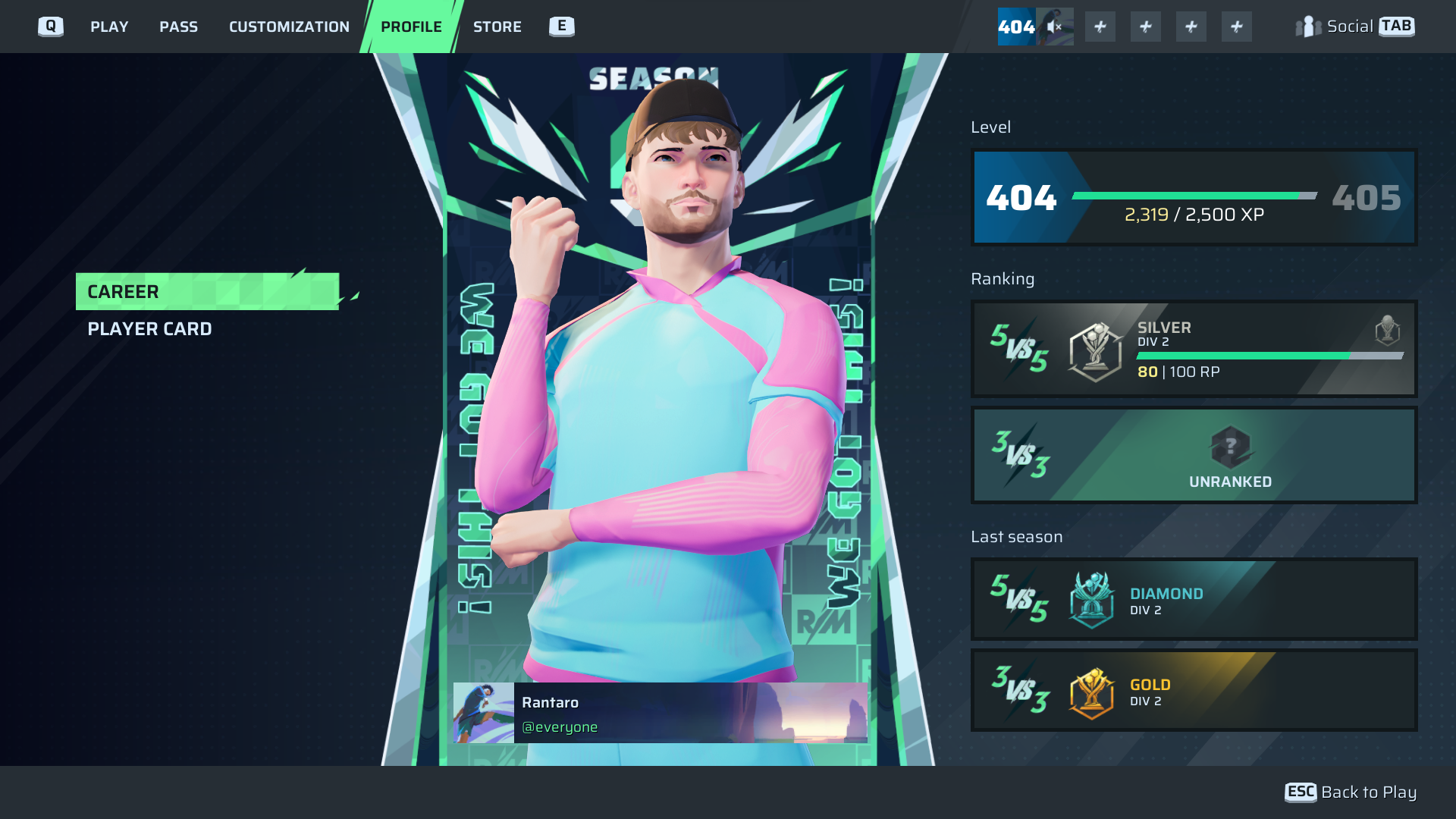Viewport: 1456px width, 819px height.
Task: Select the 3vs3 Unranked ranking panel
Action: click(1194, 455)
